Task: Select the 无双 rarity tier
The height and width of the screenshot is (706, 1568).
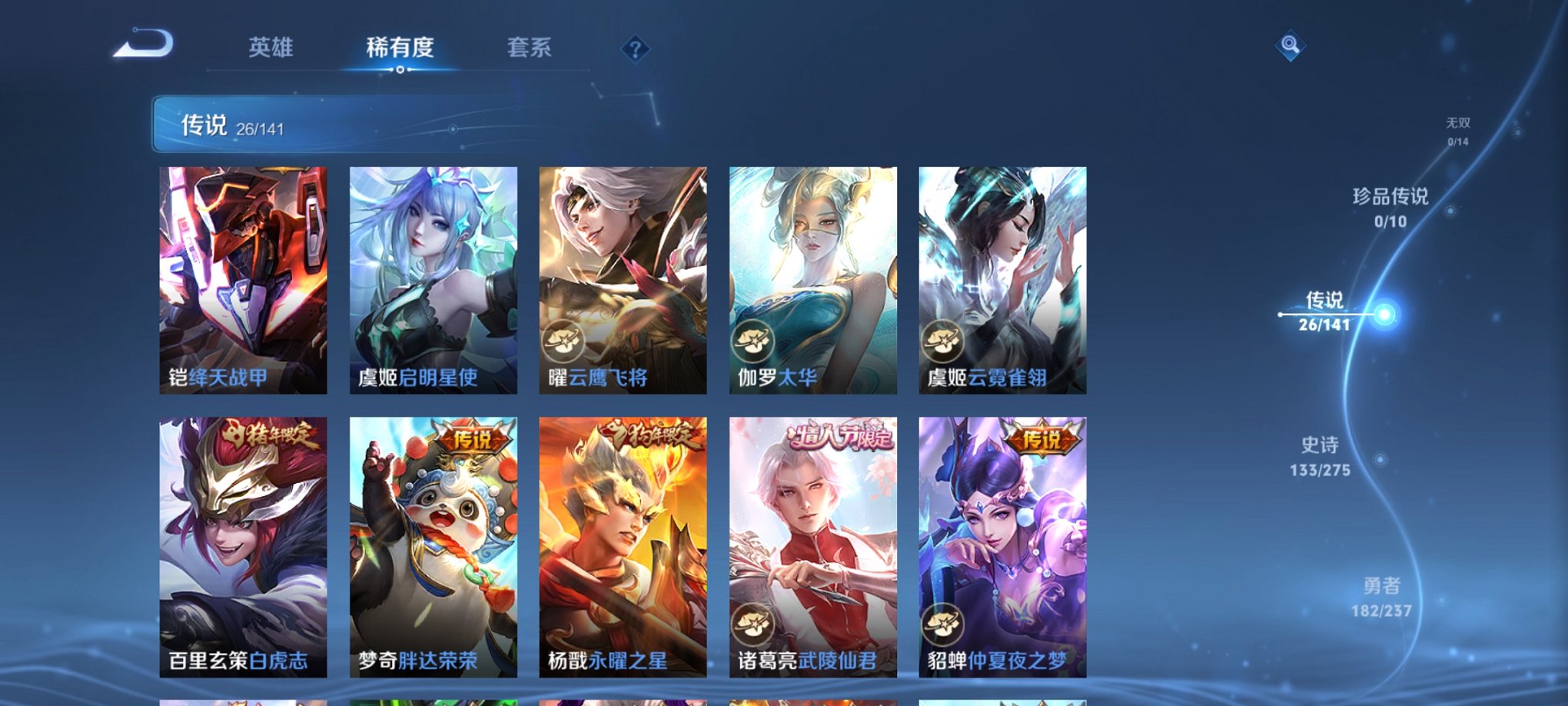Action: pos(1457,131)
